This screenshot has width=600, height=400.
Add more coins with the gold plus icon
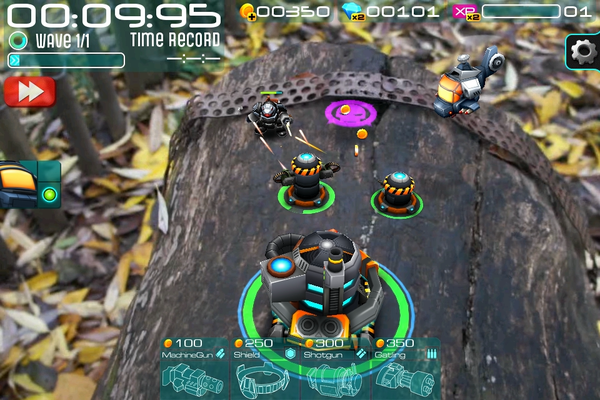click(248, 11)
